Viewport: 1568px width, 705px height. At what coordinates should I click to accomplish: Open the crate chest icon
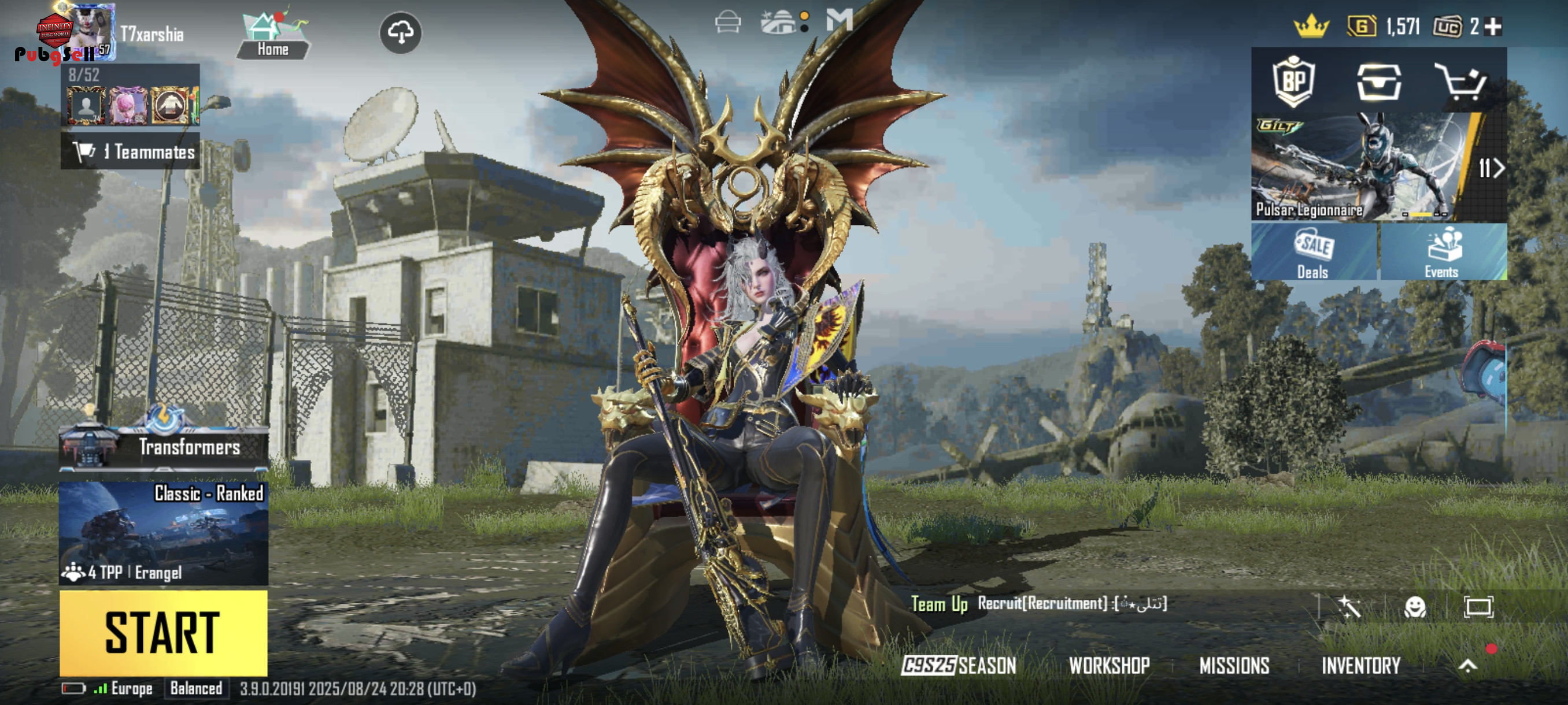coord(1379,82)
